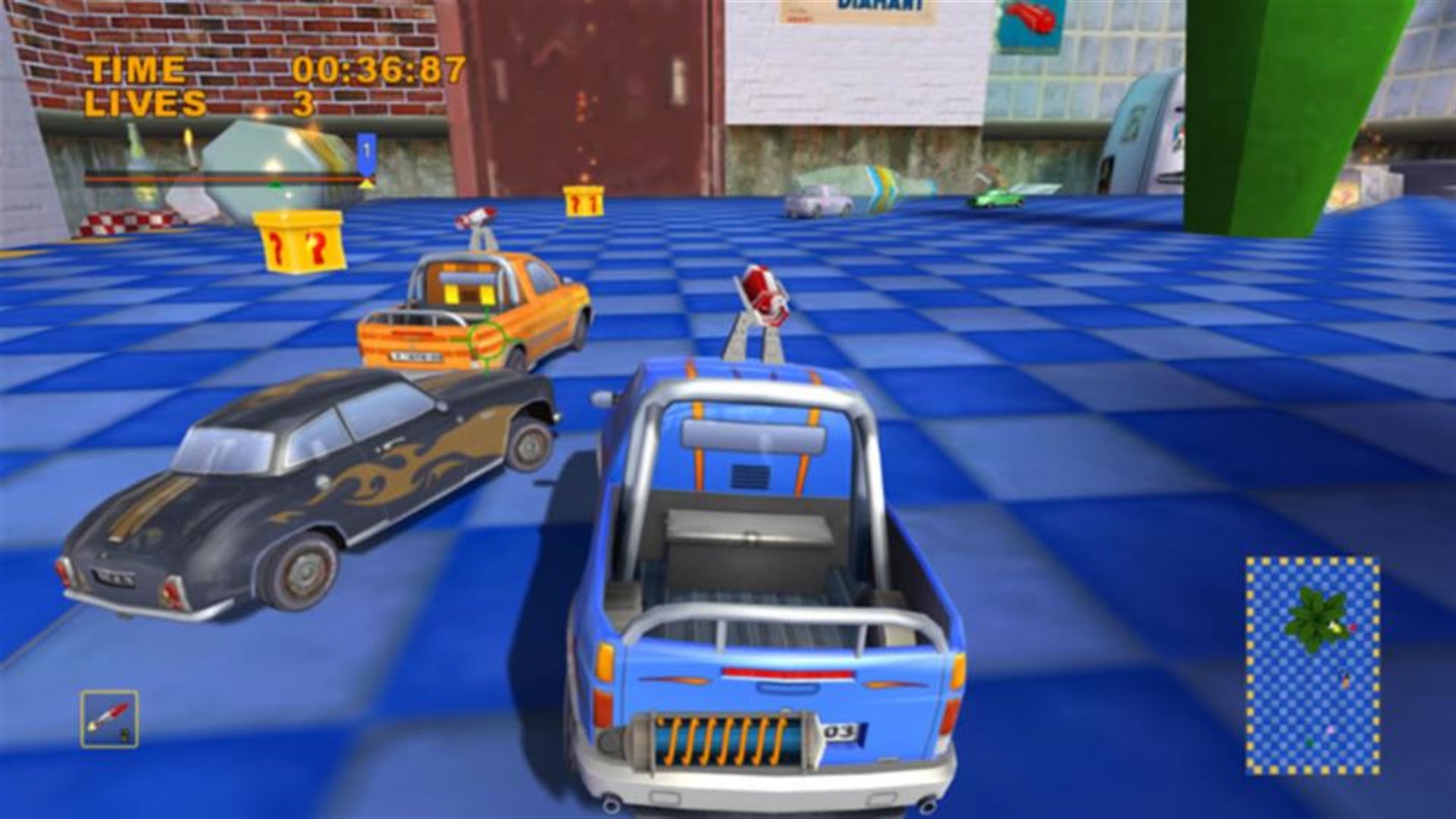Click the race timer reading 00:36:87
Viewport: 1456px width, 819px height.
tap(375, 71)
